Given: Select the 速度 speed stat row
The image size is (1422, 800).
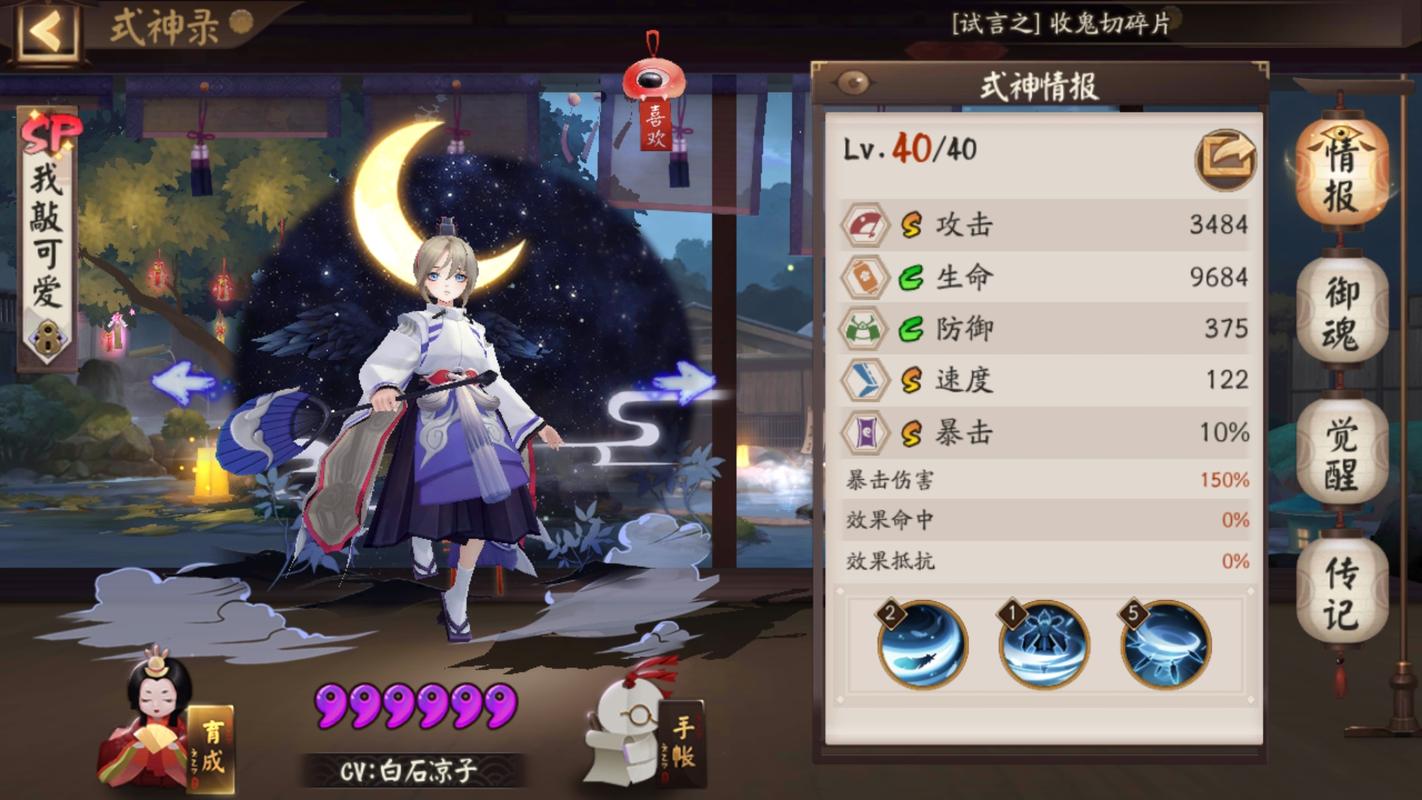Looking at the screenshot, I should point(1043,380).
